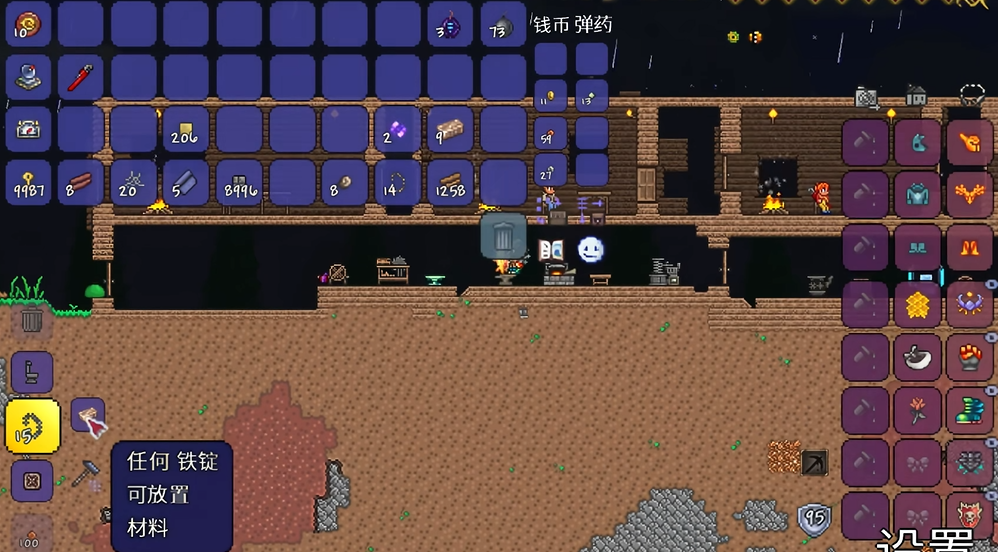Screen dimensions: 998x552
Task: Toggle the pickaxe smart-cursor button
Action: tap(815, 462)
